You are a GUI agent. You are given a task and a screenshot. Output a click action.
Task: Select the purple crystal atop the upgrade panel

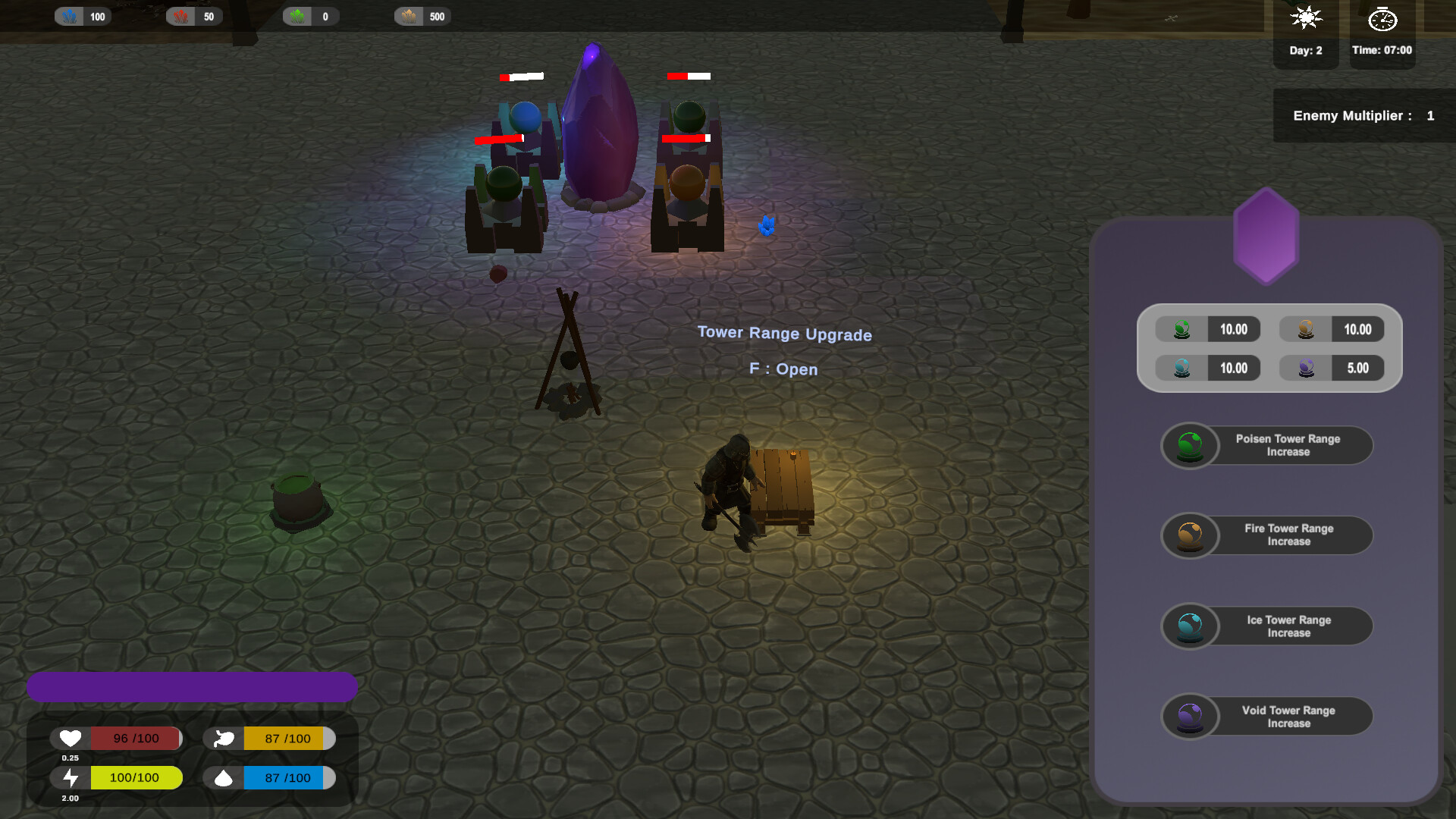(1265, 237)
